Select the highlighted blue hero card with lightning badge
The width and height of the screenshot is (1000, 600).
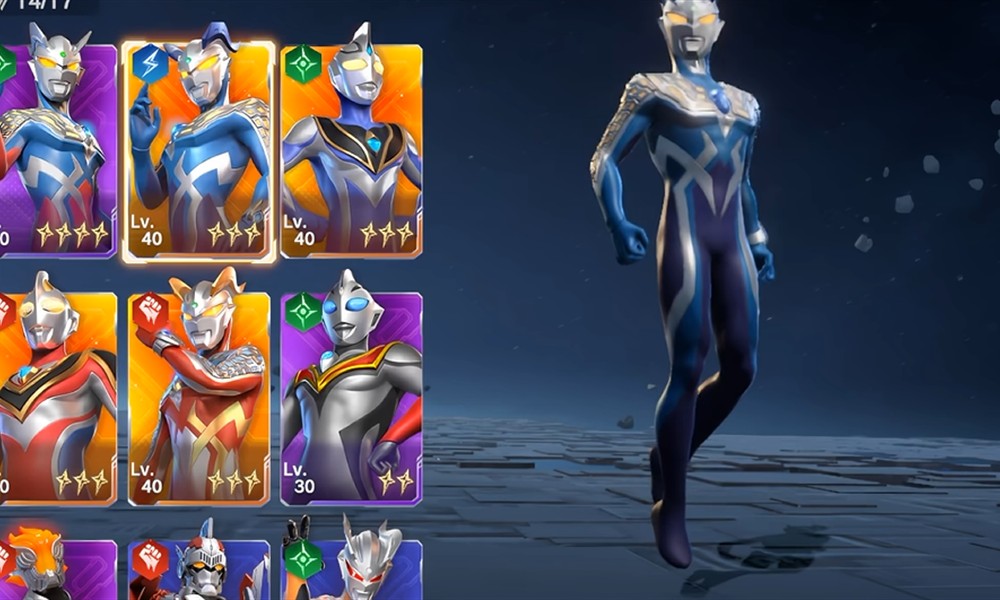[198, 152]
